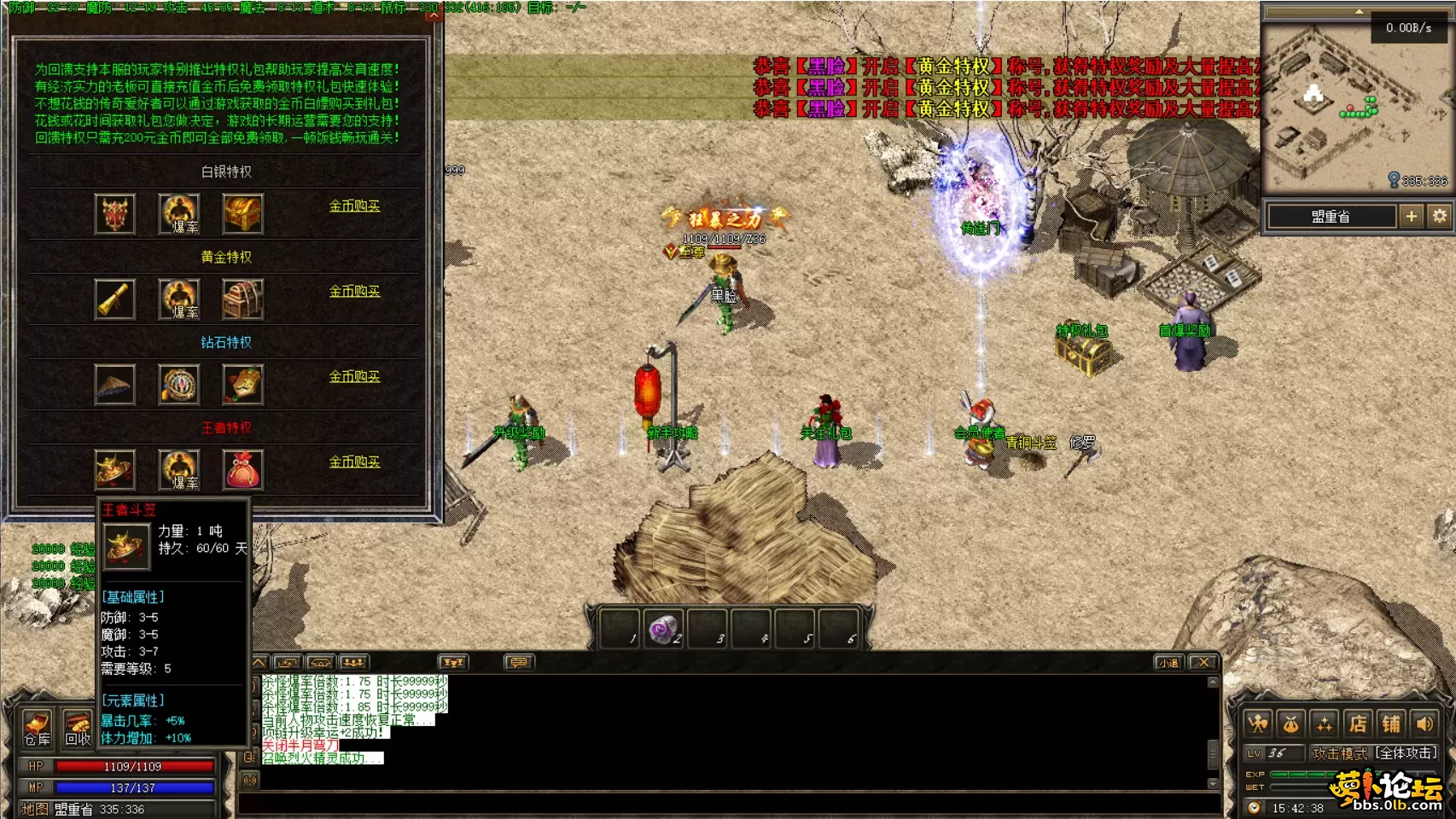This screenshot has height=819, width=1456.
Task: Collapse the minimap with the top arrow bar
Action: tap(1358, 12)
